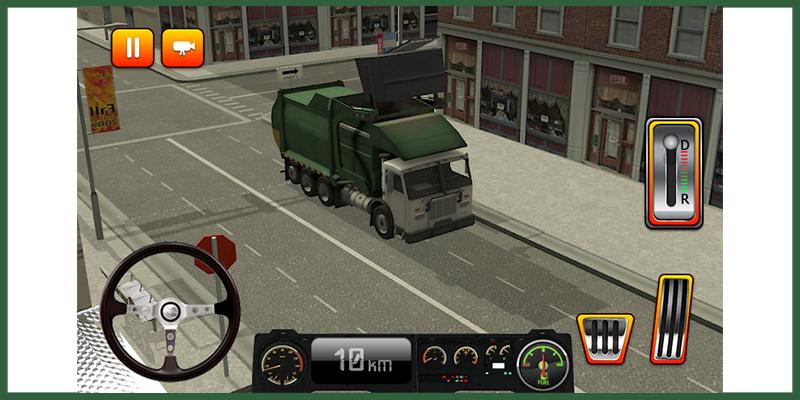800x400 pixels.
Task: Hit the gas accelerator pedal
Action: (x=671, y=318)
